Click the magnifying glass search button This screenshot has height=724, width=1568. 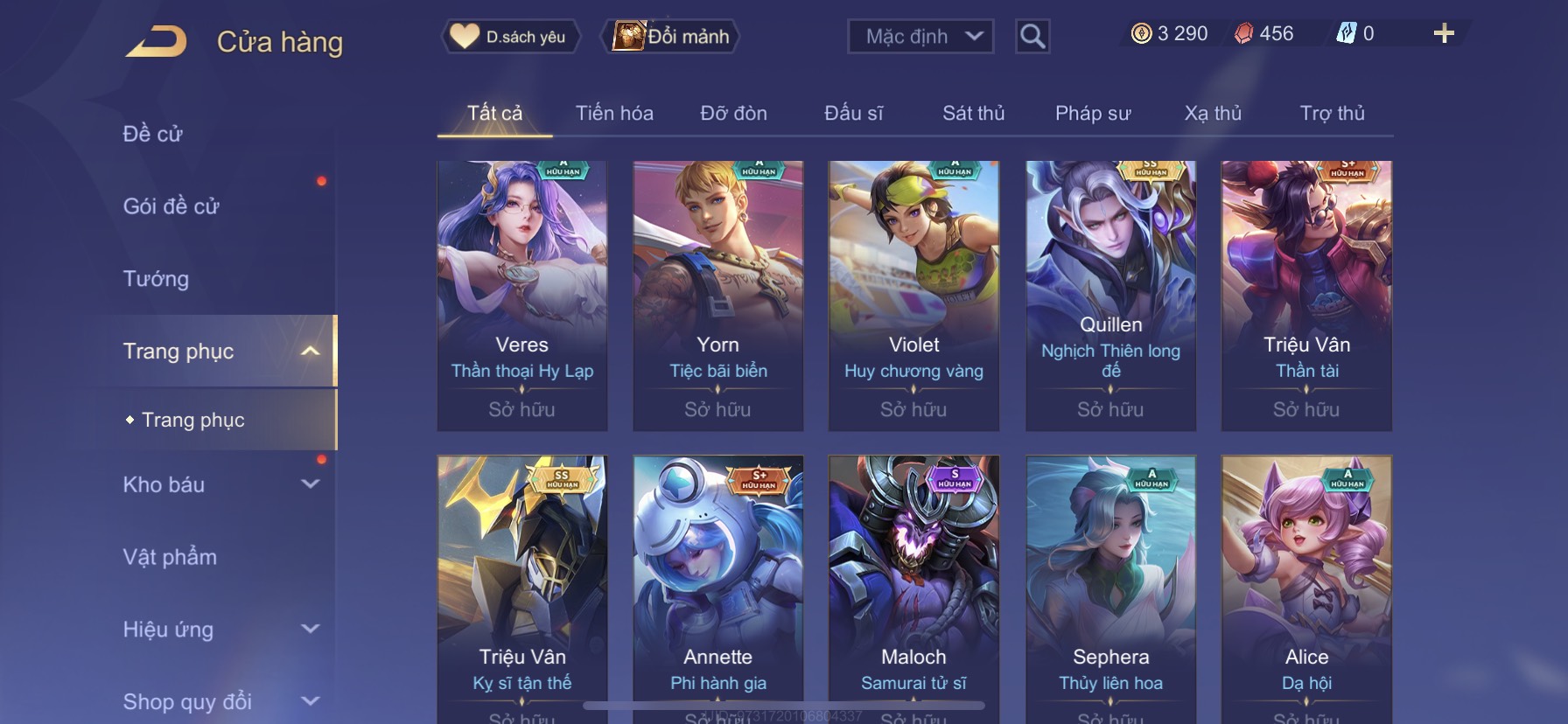coord(1032,37)
